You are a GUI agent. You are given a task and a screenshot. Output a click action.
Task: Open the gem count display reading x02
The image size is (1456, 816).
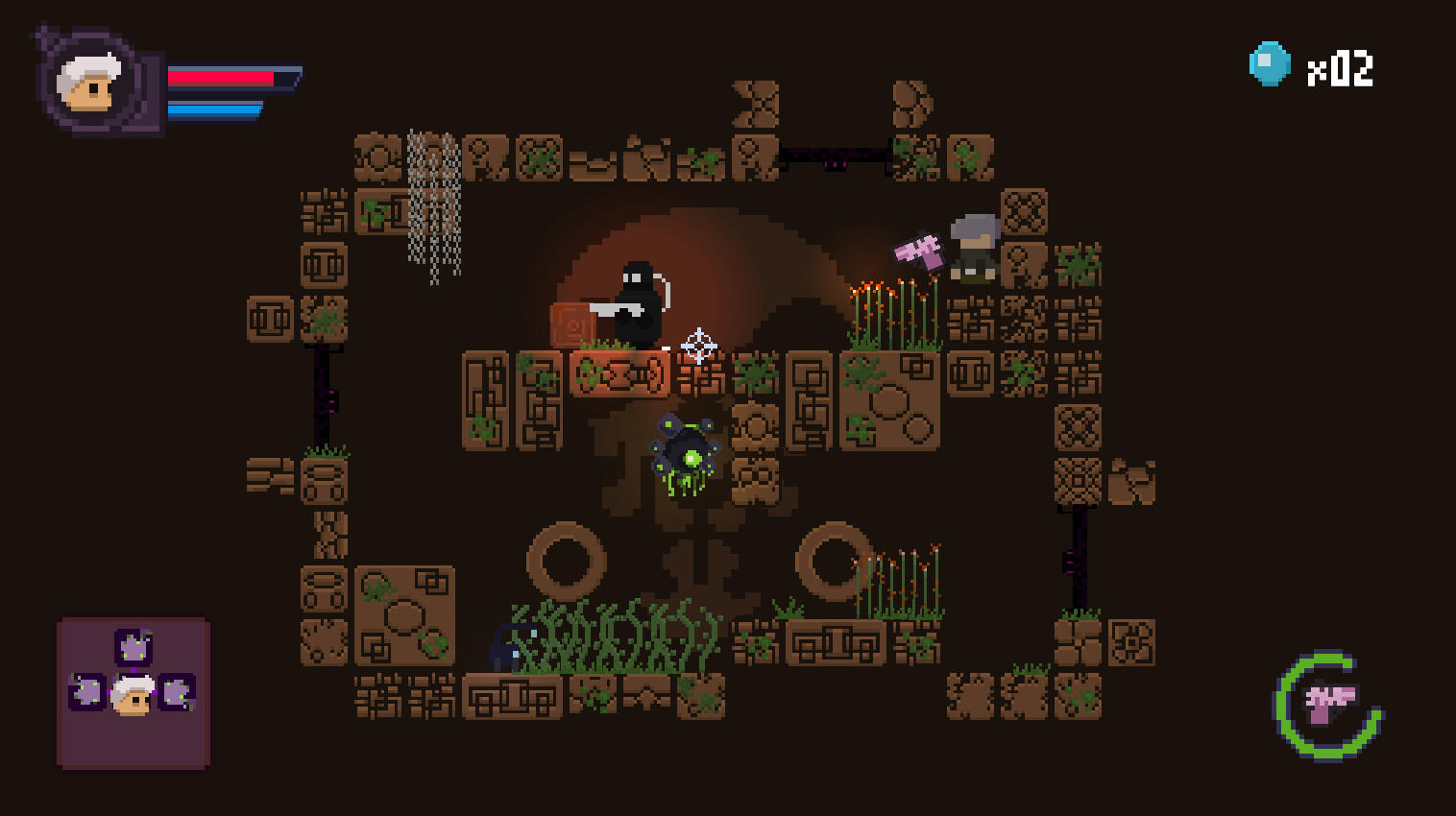1342,67
